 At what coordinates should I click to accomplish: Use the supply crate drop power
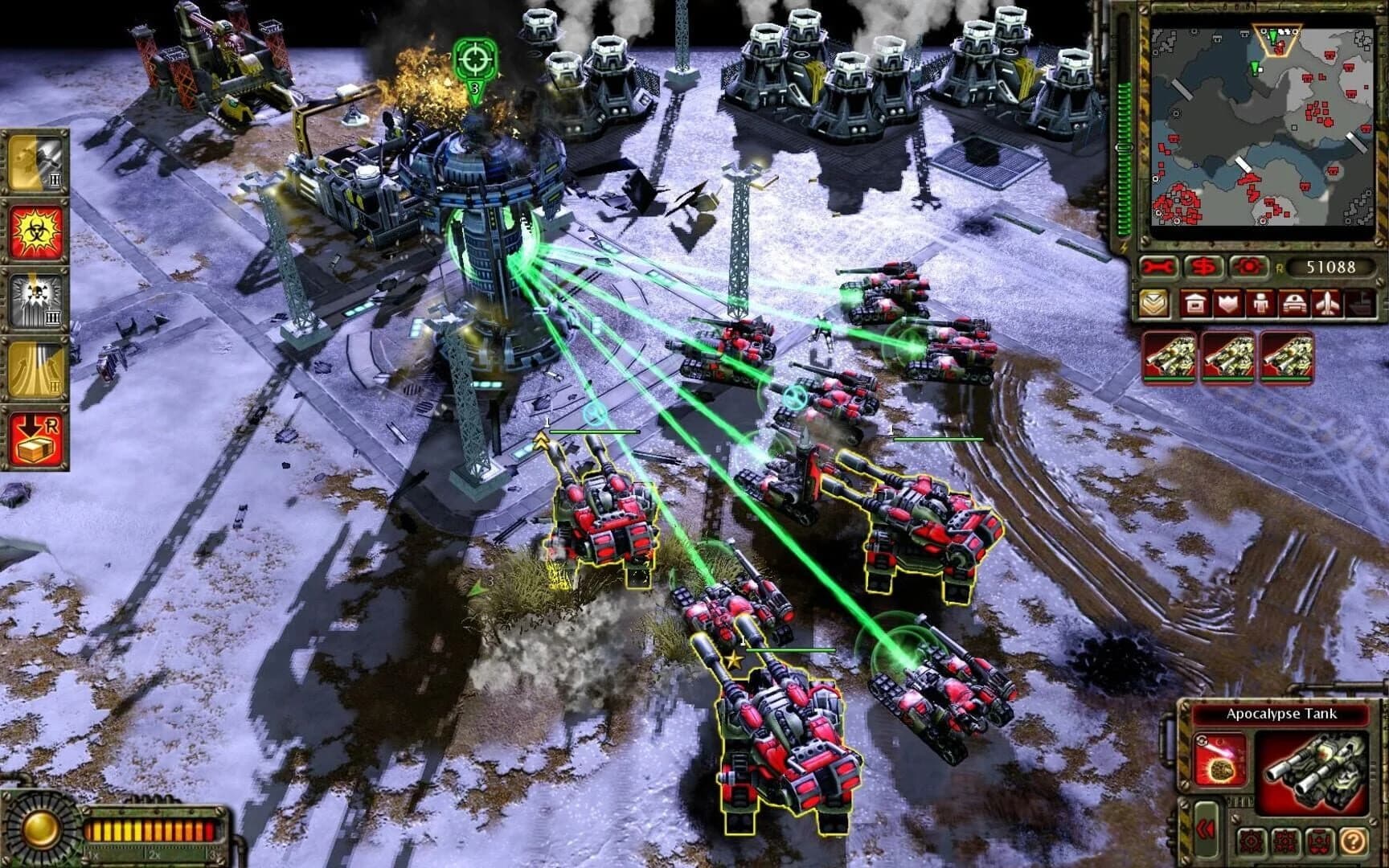[34, 432]
